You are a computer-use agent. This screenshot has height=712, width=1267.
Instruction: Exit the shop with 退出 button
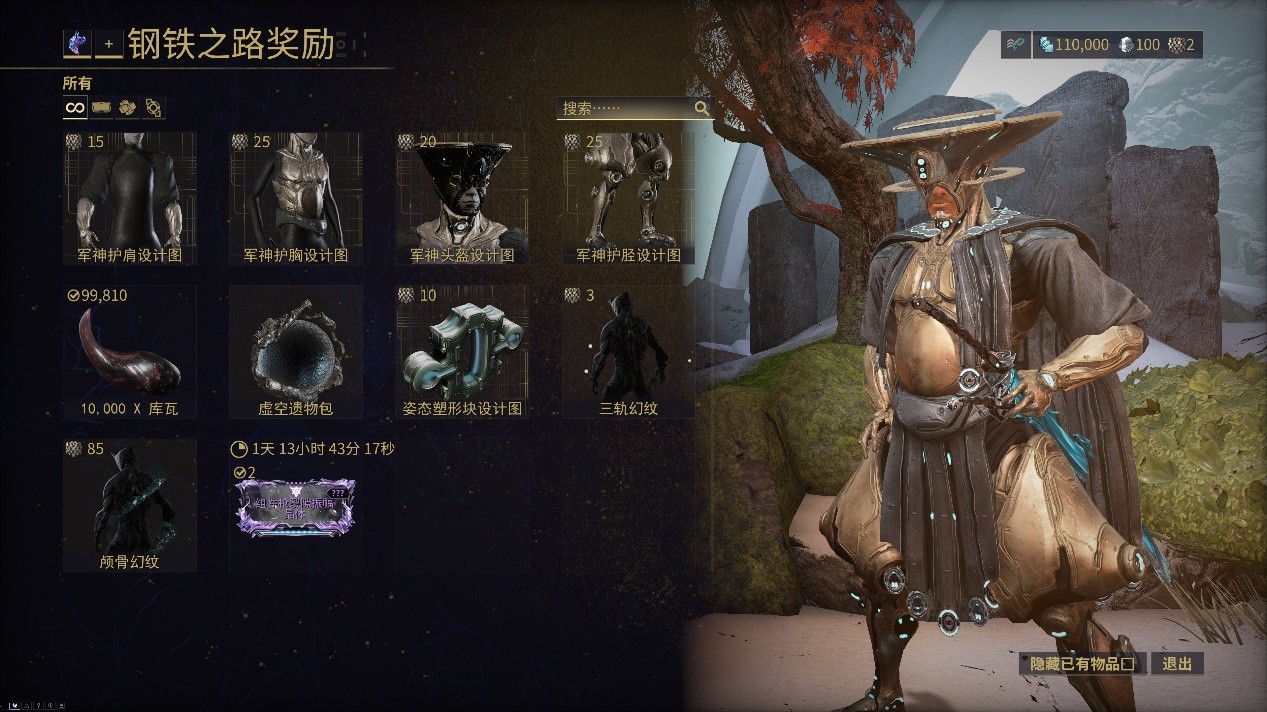(1177, 663)
